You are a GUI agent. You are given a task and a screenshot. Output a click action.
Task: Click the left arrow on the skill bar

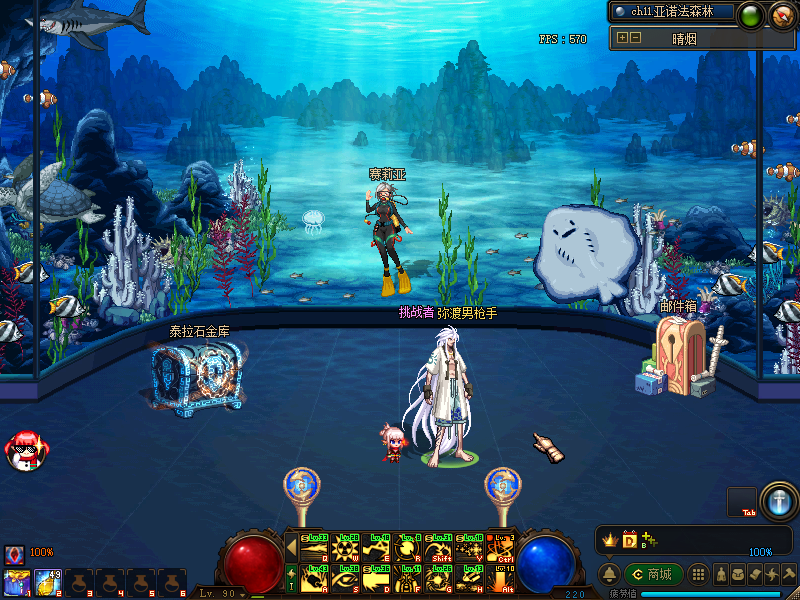pos(291,547)
